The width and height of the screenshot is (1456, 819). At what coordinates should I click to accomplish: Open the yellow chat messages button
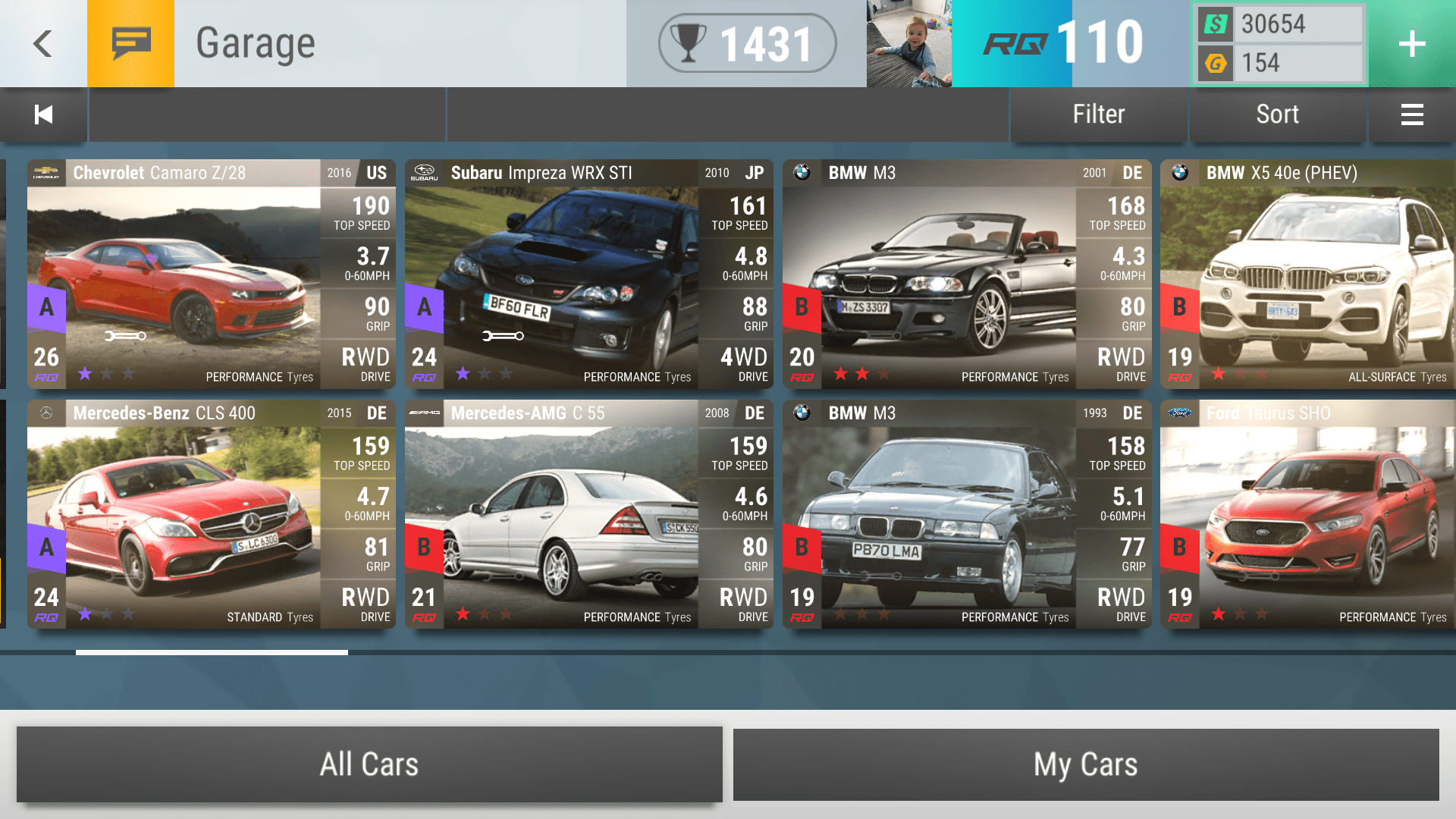tap(130, 43)
